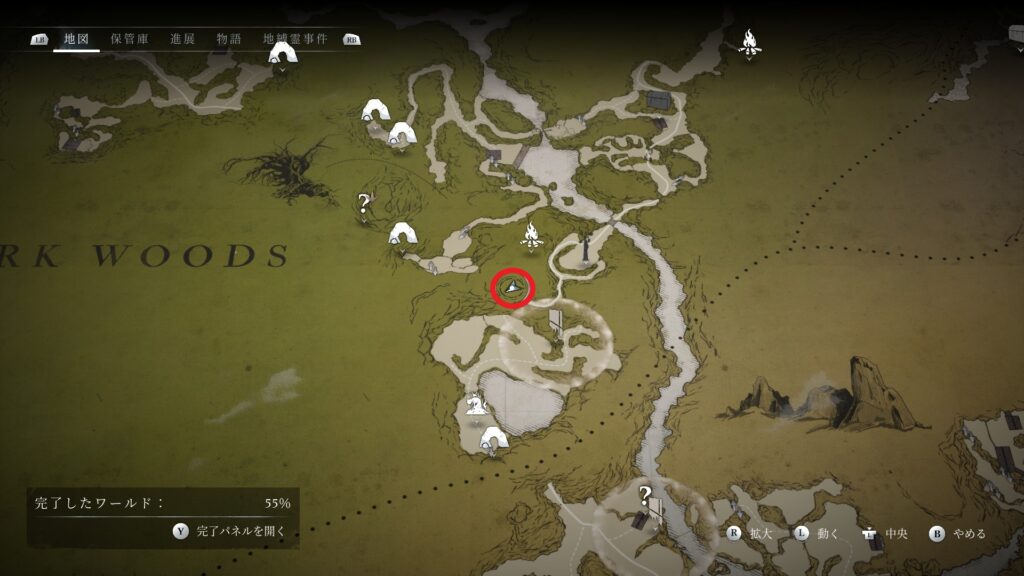Choose the question mark marker nearest the WOODS label
1024x576 pixels.
point(363,205)
